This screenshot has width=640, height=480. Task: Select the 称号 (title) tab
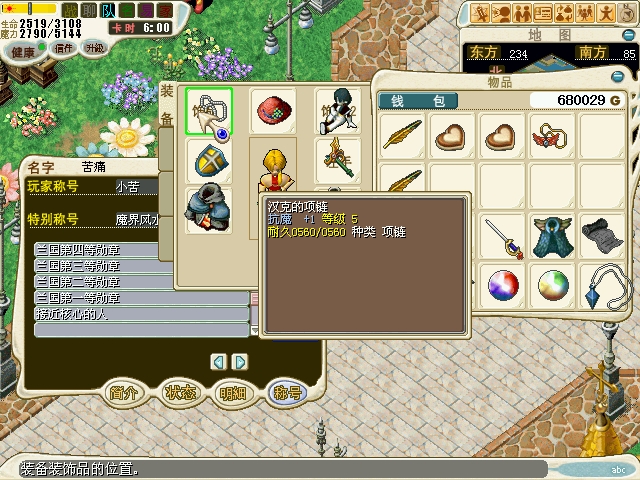coord(286,393)
